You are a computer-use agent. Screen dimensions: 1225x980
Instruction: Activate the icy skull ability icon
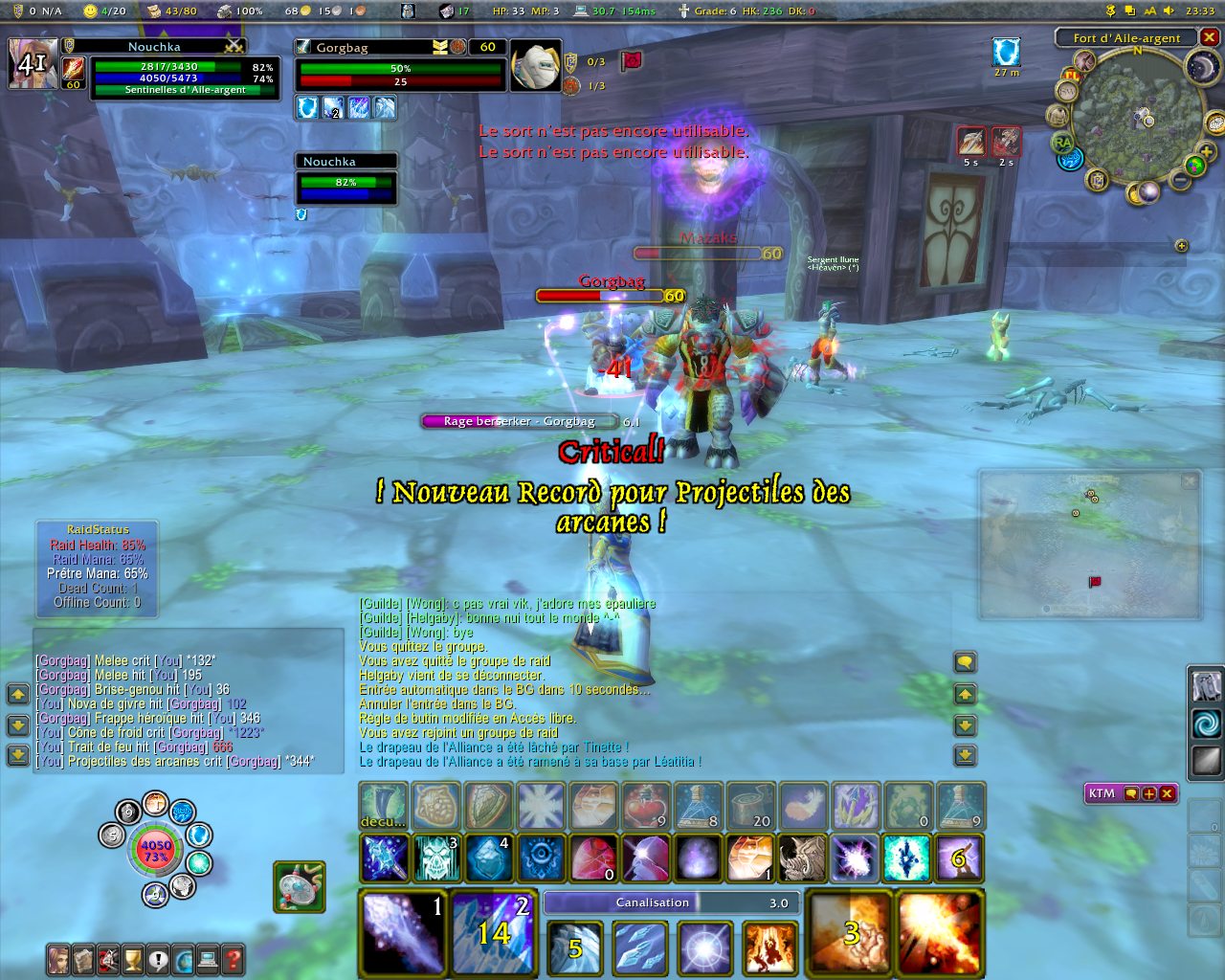[x=436, y=857]
